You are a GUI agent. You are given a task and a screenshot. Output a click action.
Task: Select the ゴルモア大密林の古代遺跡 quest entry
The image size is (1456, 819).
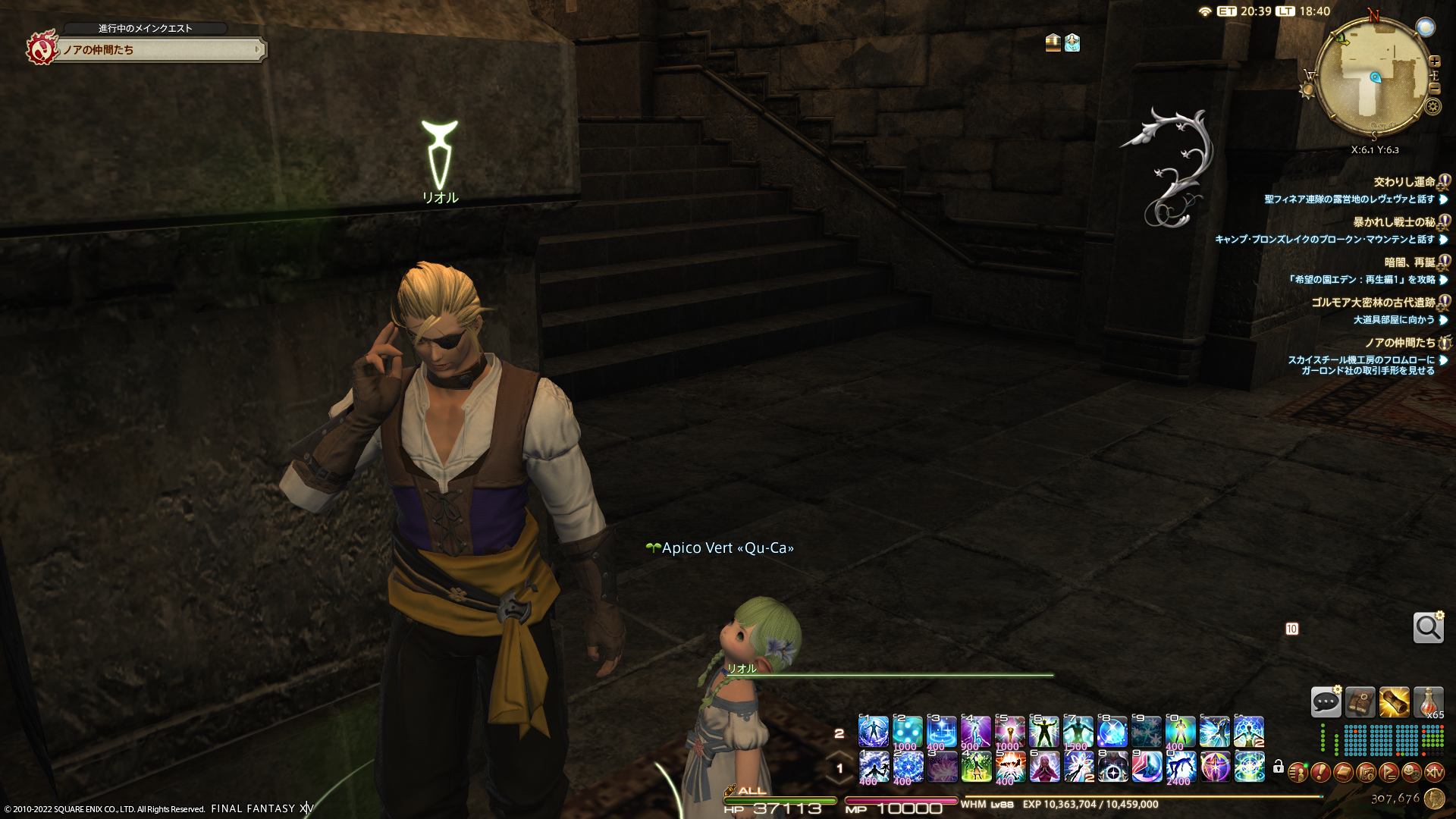click(x=1373, y=303)
